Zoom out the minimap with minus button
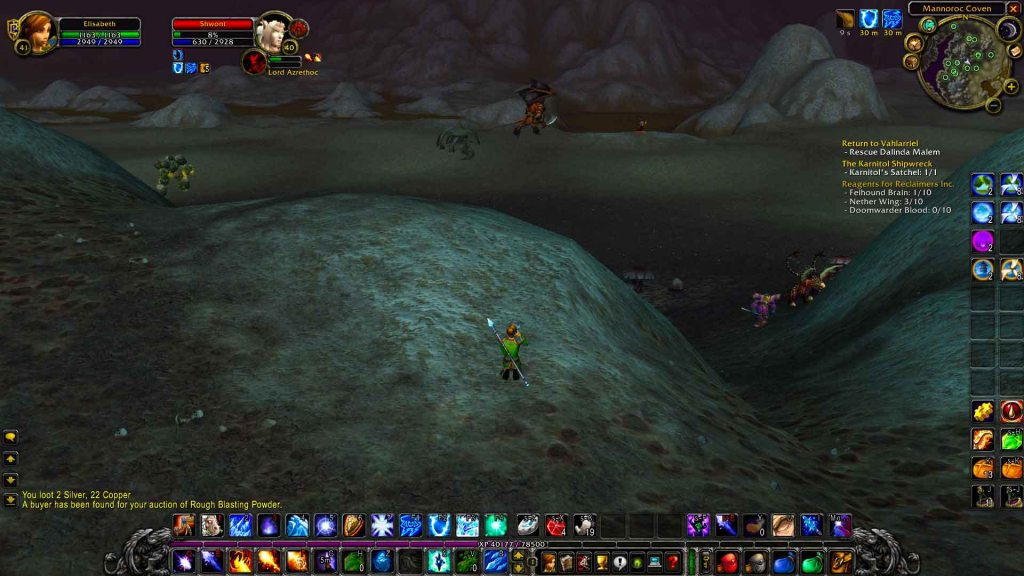Viewport: 1024px width, 576px height. pos(993,104)
